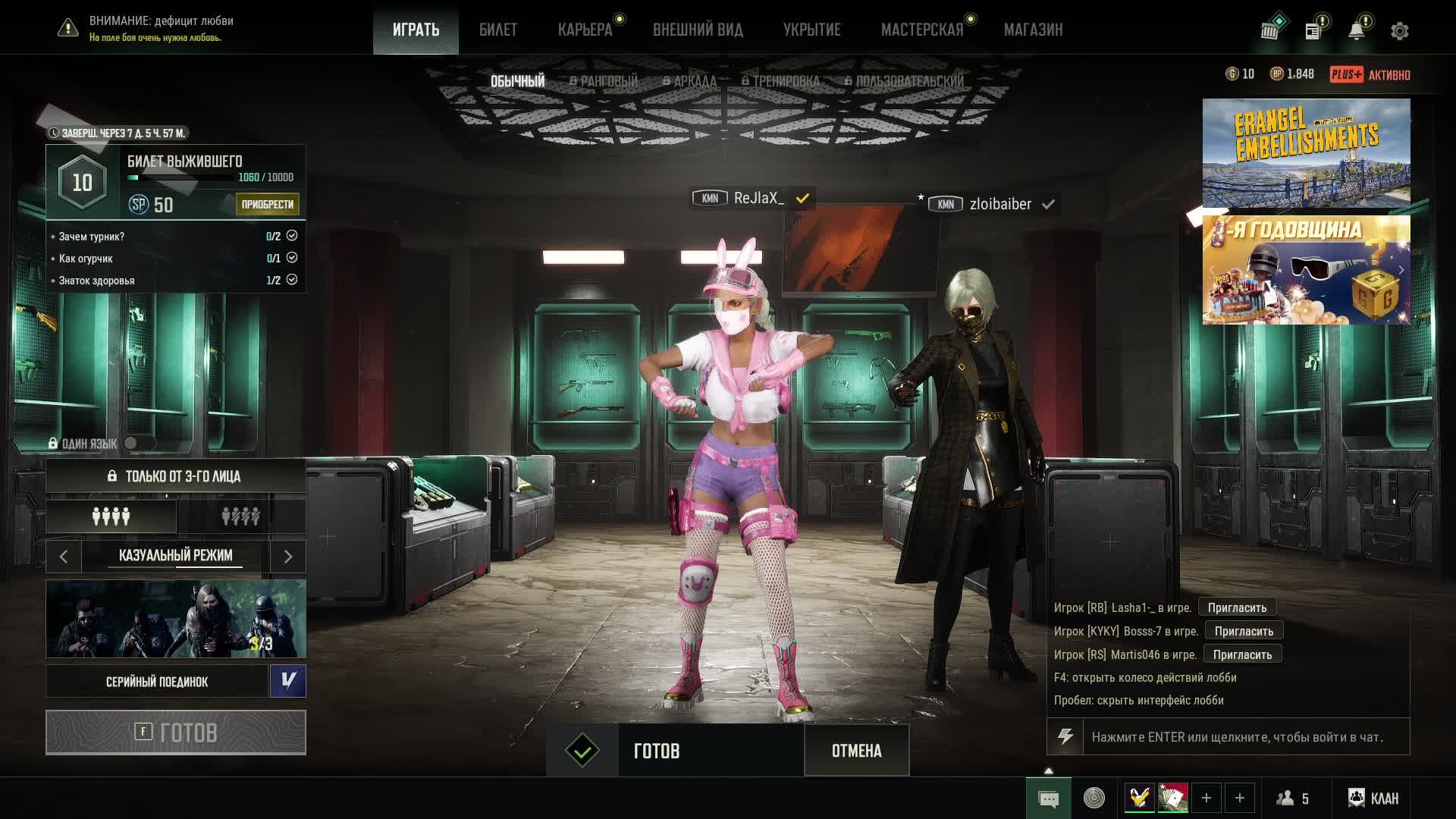Open the friends list icon
This screenshot has width=1456, height=819.
pyautogui.click(x=1293, y=798)
